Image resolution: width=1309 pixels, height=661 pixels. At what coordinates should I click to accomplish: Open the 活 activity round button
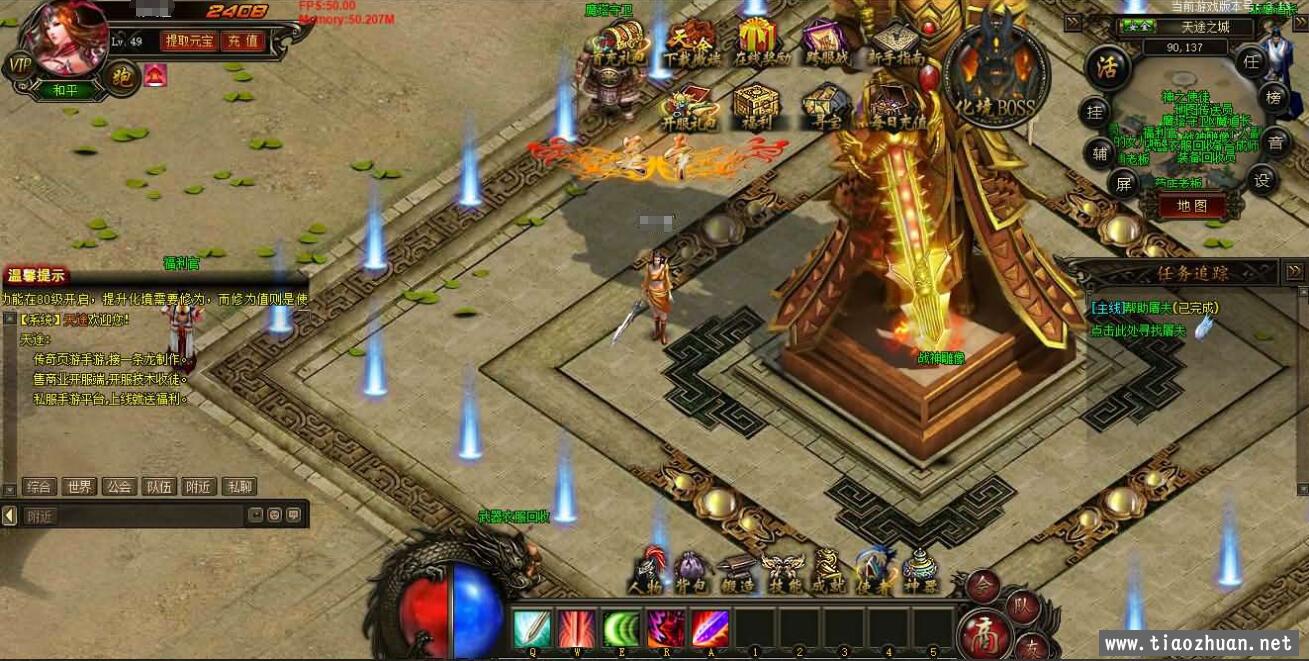(x=1107, y=68)
